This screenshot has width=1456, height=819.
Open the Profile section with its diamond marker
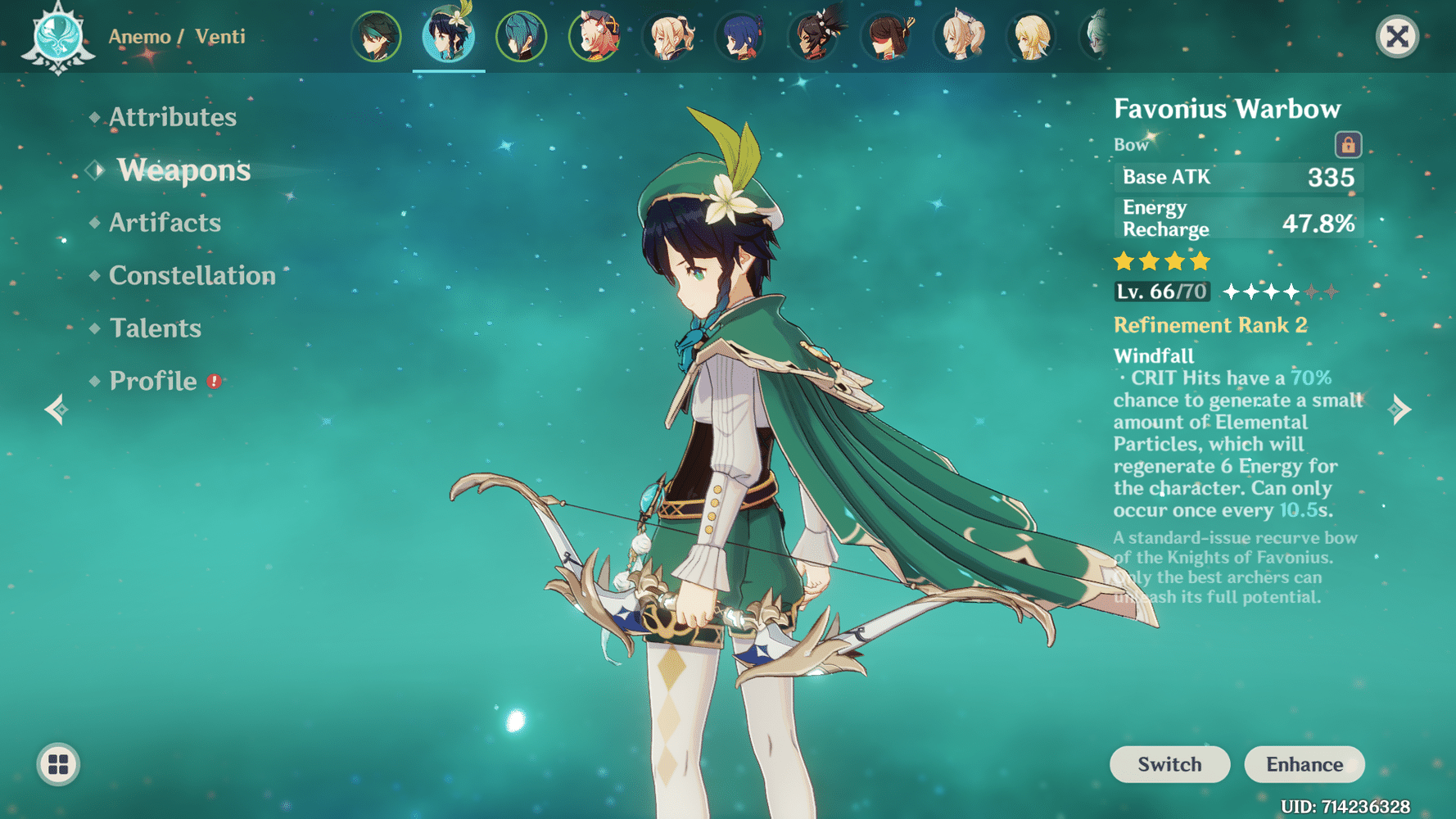94,380
